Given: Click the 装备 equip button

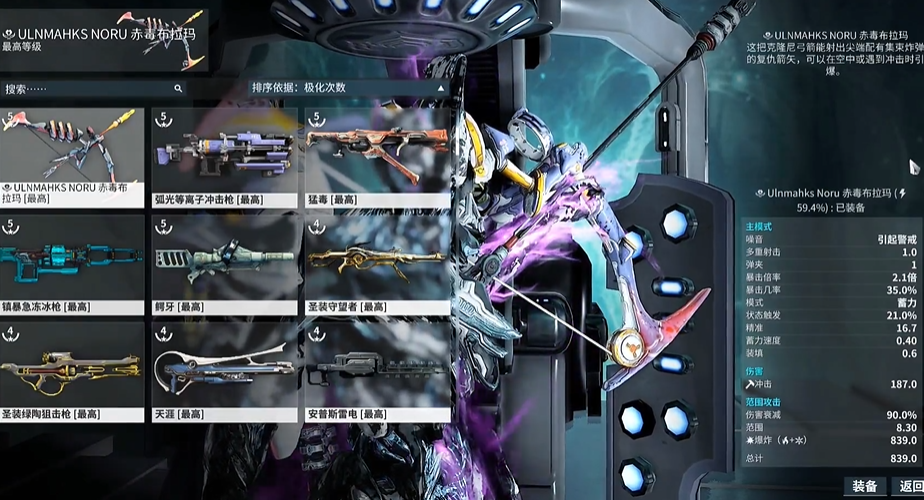Looking at the screenshot, I should coord(864,486).
